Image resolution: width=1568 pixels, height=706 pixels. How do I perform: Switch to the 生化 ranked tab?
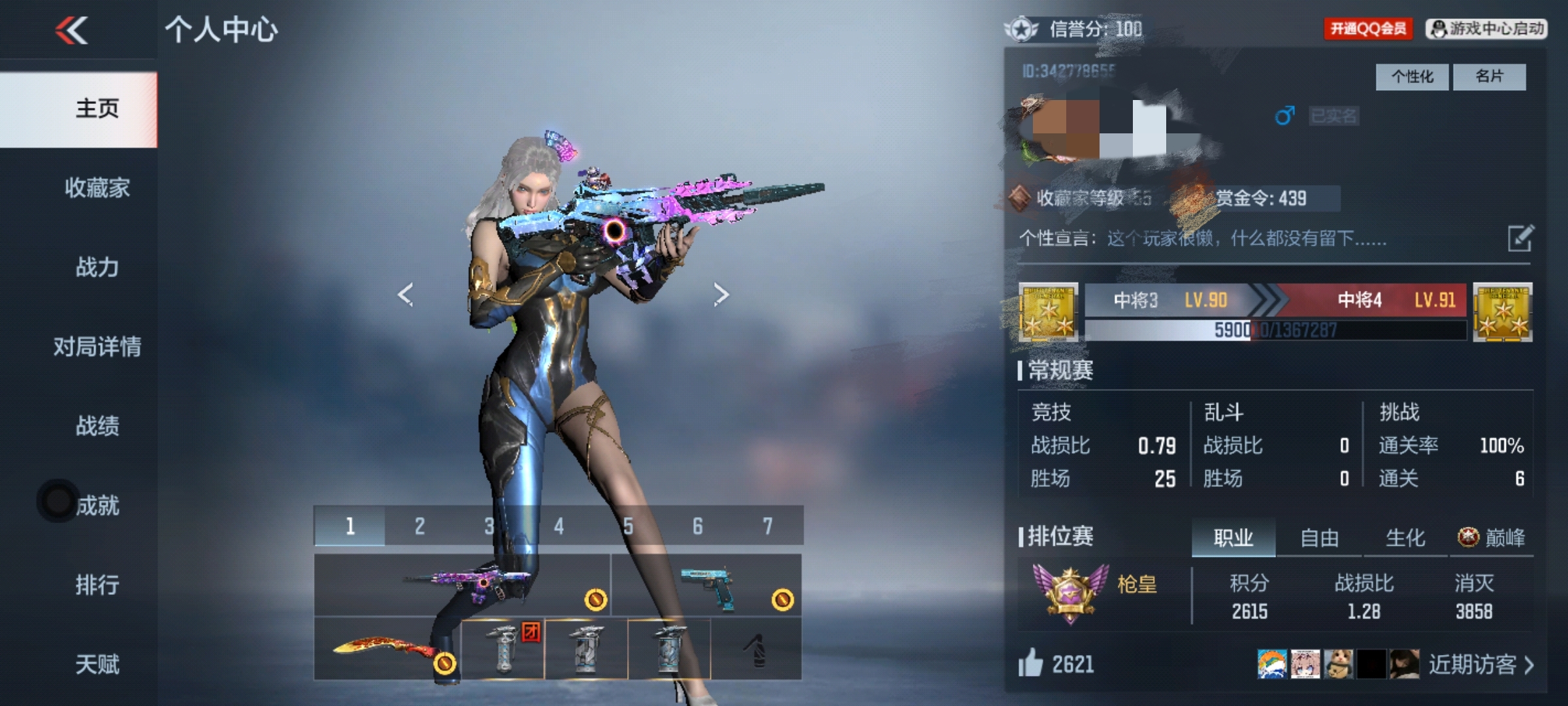click(1405, 538)
